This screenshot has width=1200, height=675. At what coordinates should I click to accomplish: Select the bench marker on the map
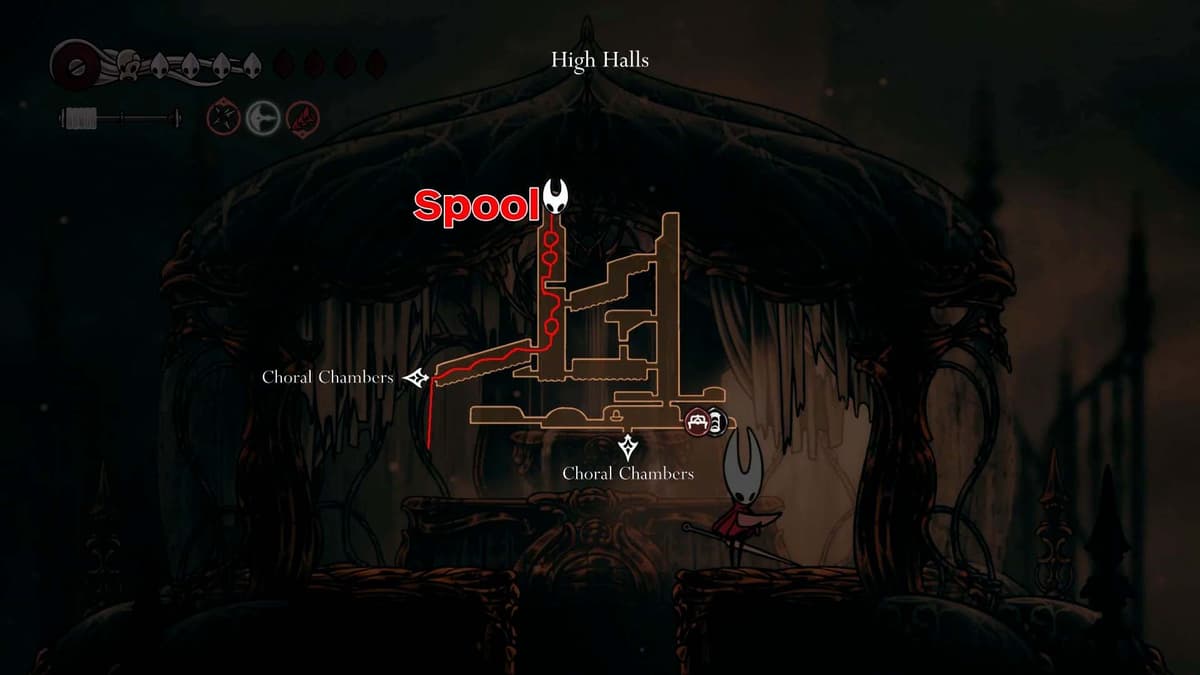[x=697, y=423]
